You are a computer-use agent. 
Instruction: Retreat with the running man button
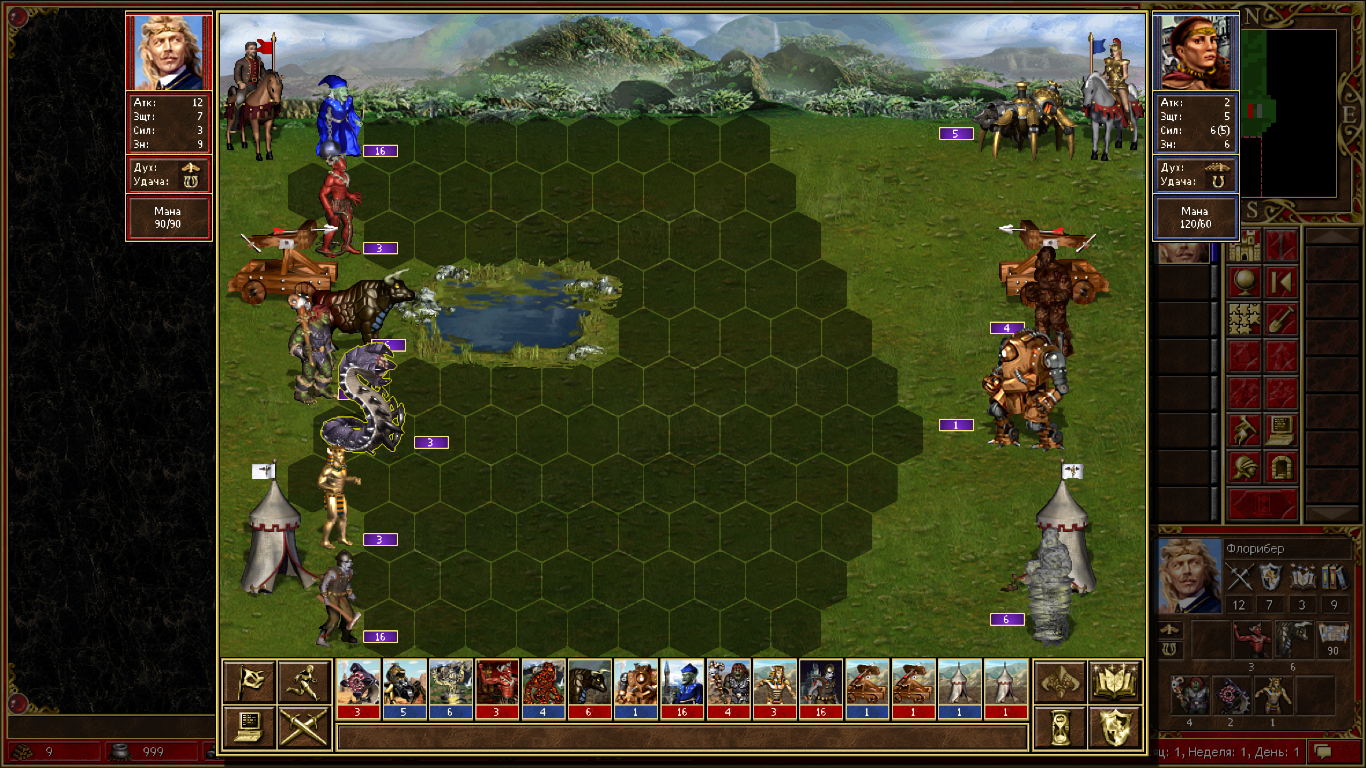[304, 682]
